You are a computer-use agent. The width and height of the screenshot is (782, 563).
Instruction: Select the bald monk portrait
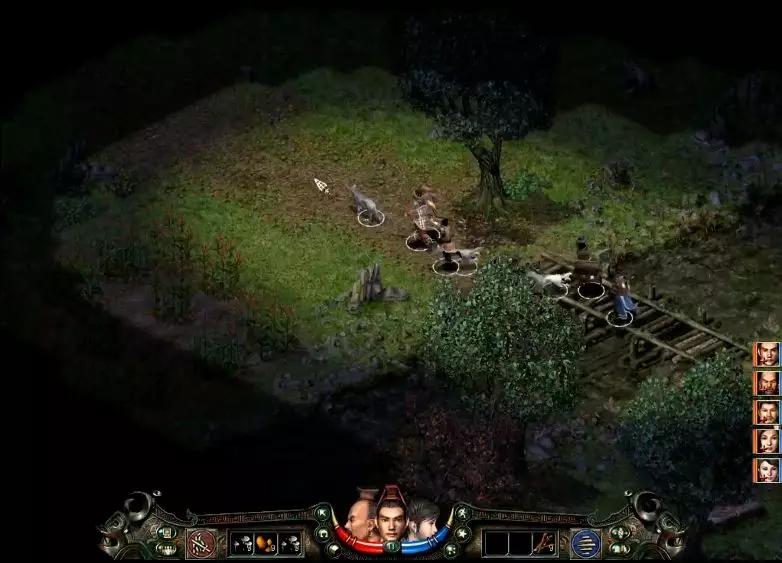pyautogui.click(x=359, y=517)
